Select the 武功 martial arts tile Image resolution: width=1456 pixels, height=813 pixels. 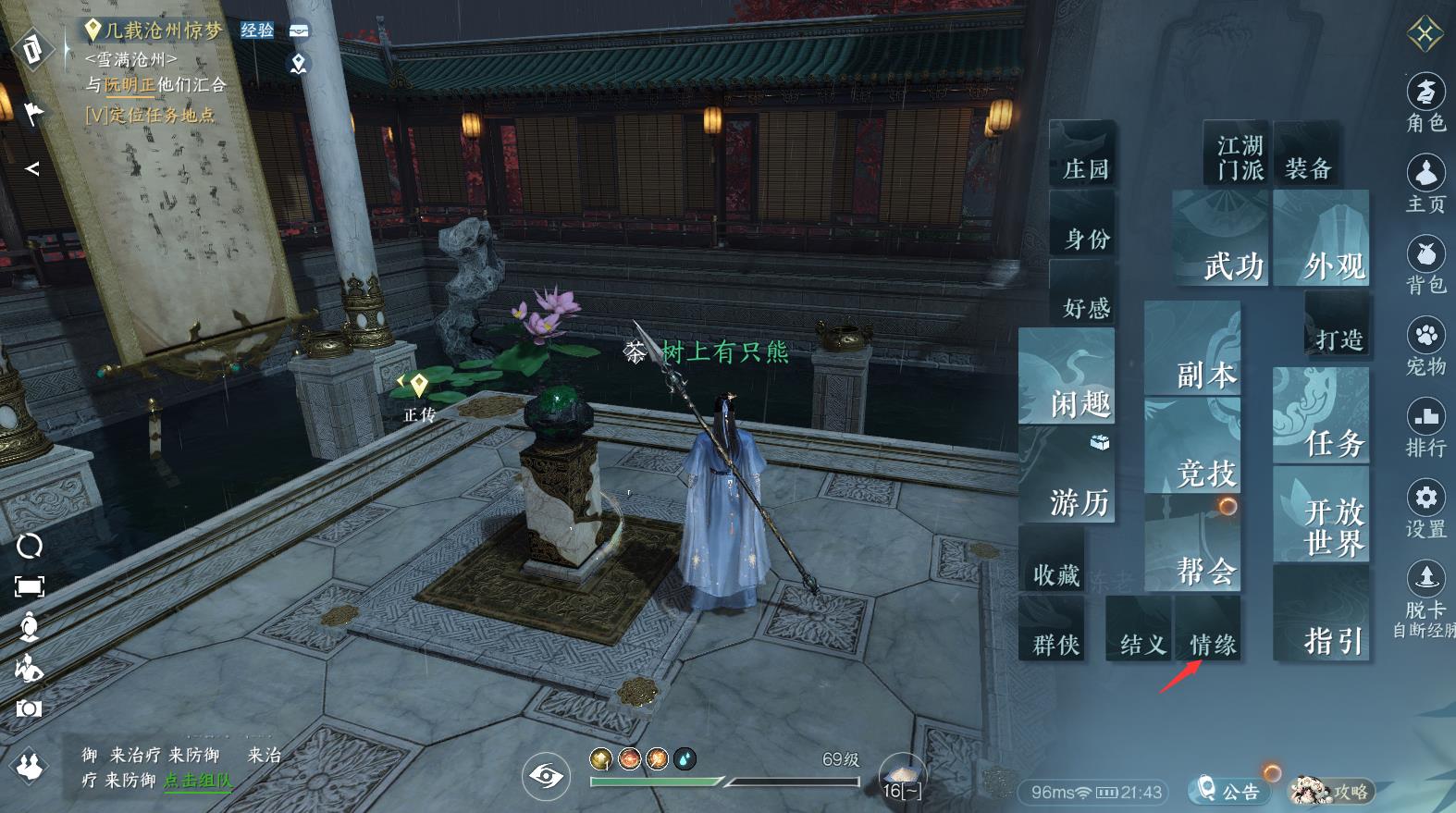pos(1221,239)
